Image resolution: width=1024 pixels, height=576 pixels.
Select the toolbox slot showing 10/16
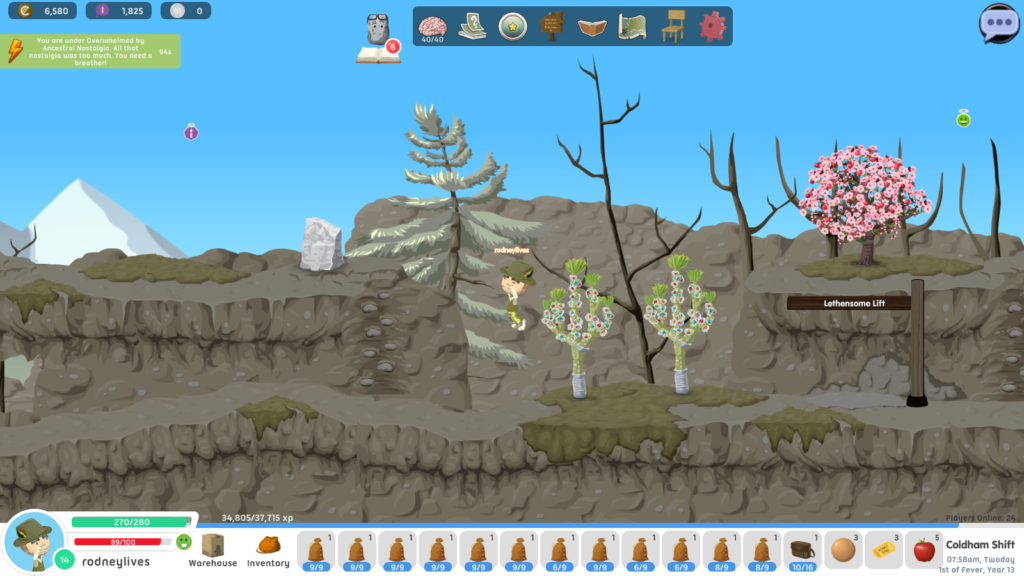pyautogui.click(x=802, y=550)
